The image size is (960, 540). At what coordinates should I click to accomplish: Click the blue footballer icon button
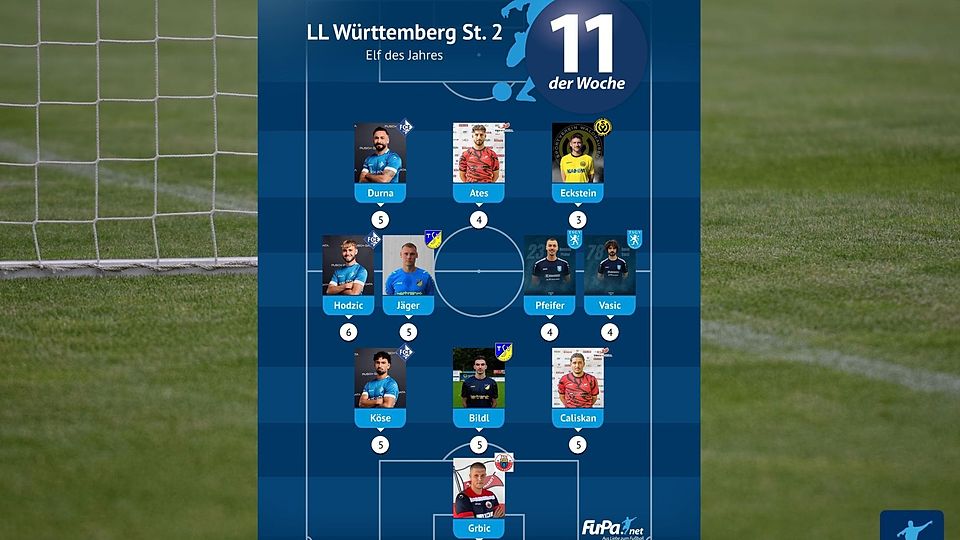pyautogui.click(x=911, y=526)
